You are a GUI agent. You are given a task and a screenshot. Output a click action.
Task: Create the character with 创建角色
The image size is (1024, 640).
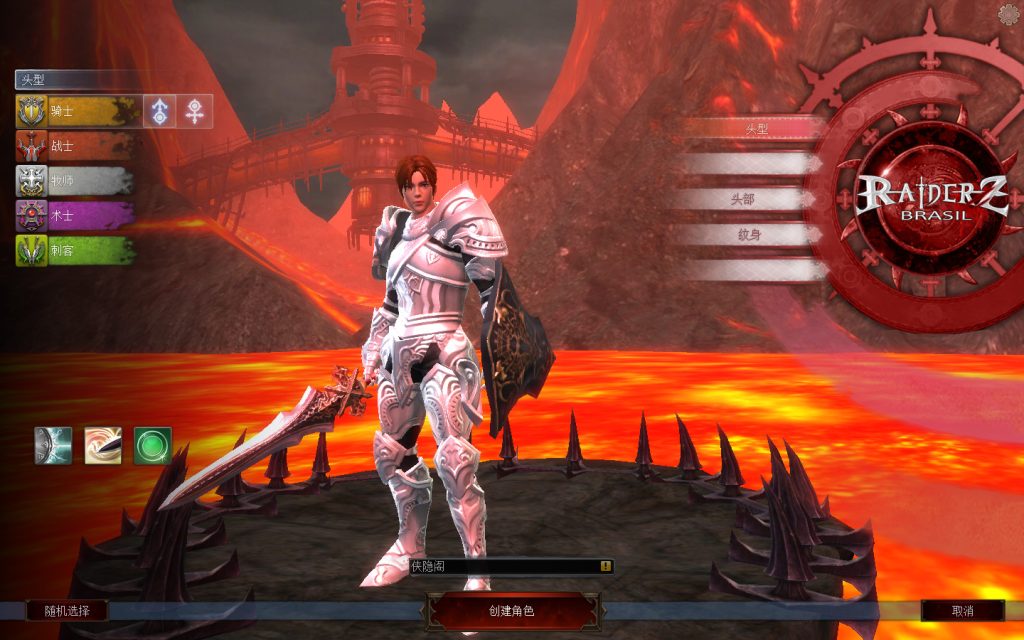(511, 610)
